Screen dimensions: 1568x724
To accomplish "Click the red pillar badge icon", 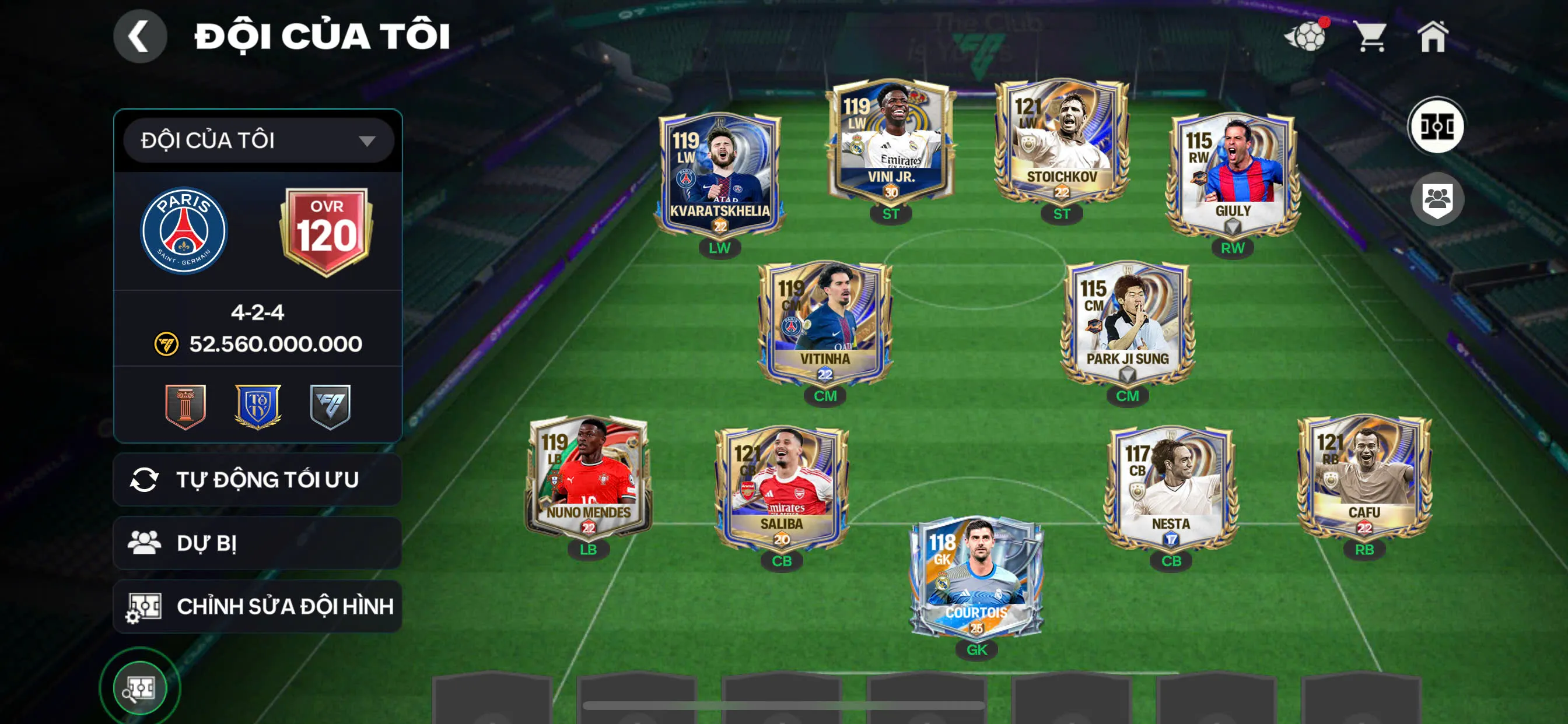I will coord(185,406).
